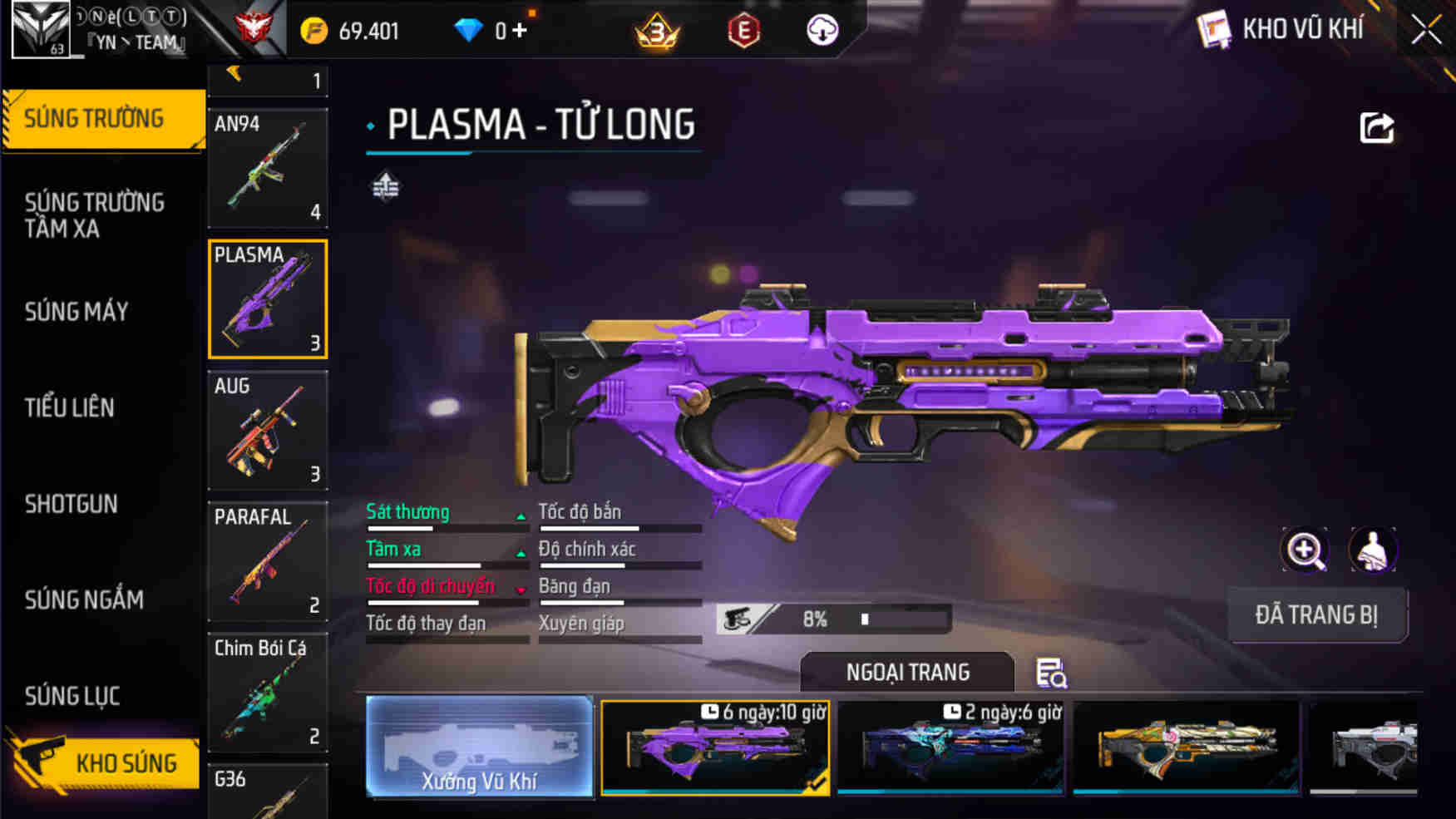Share the Plasma skin via share icon
This screenshot has width=1456, height=819.
coord(1376,128)
